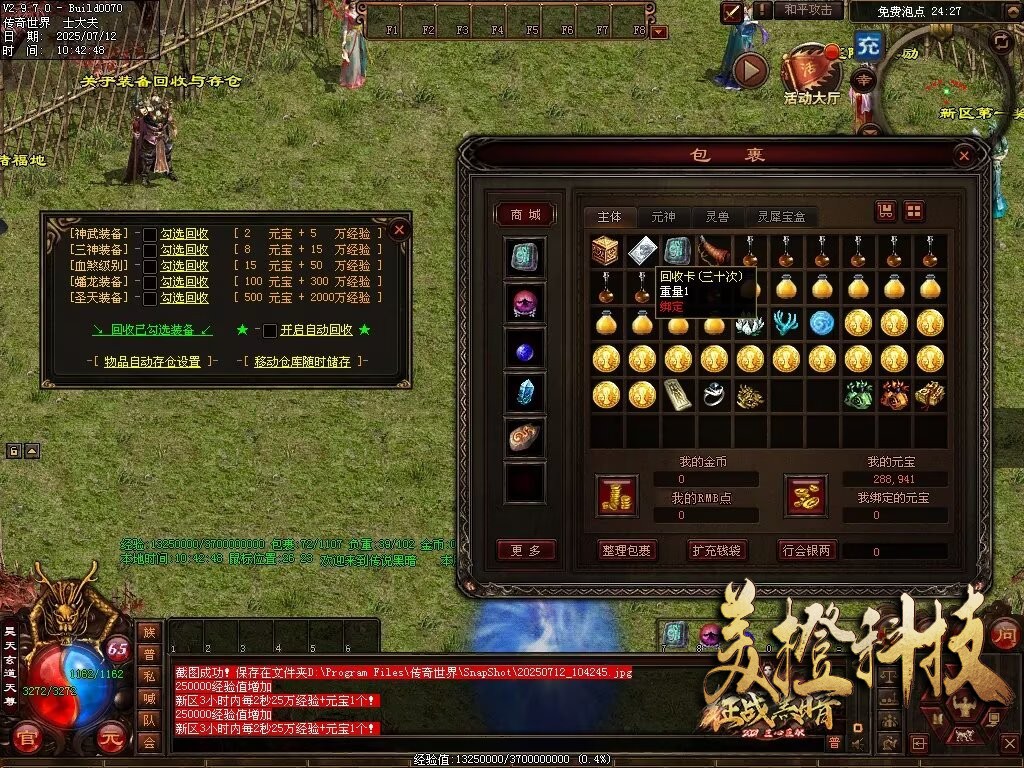Switch to the 灵兽 bag tab

(x=717, y=216)
